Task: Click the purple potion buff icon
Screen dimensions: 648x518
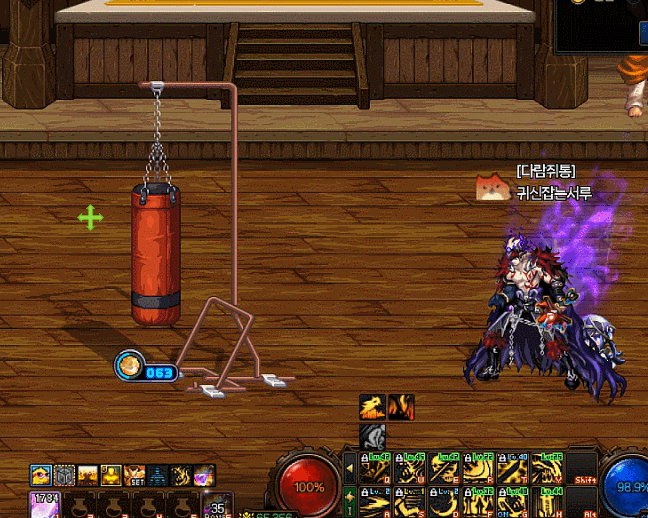Action: (204, 475)
